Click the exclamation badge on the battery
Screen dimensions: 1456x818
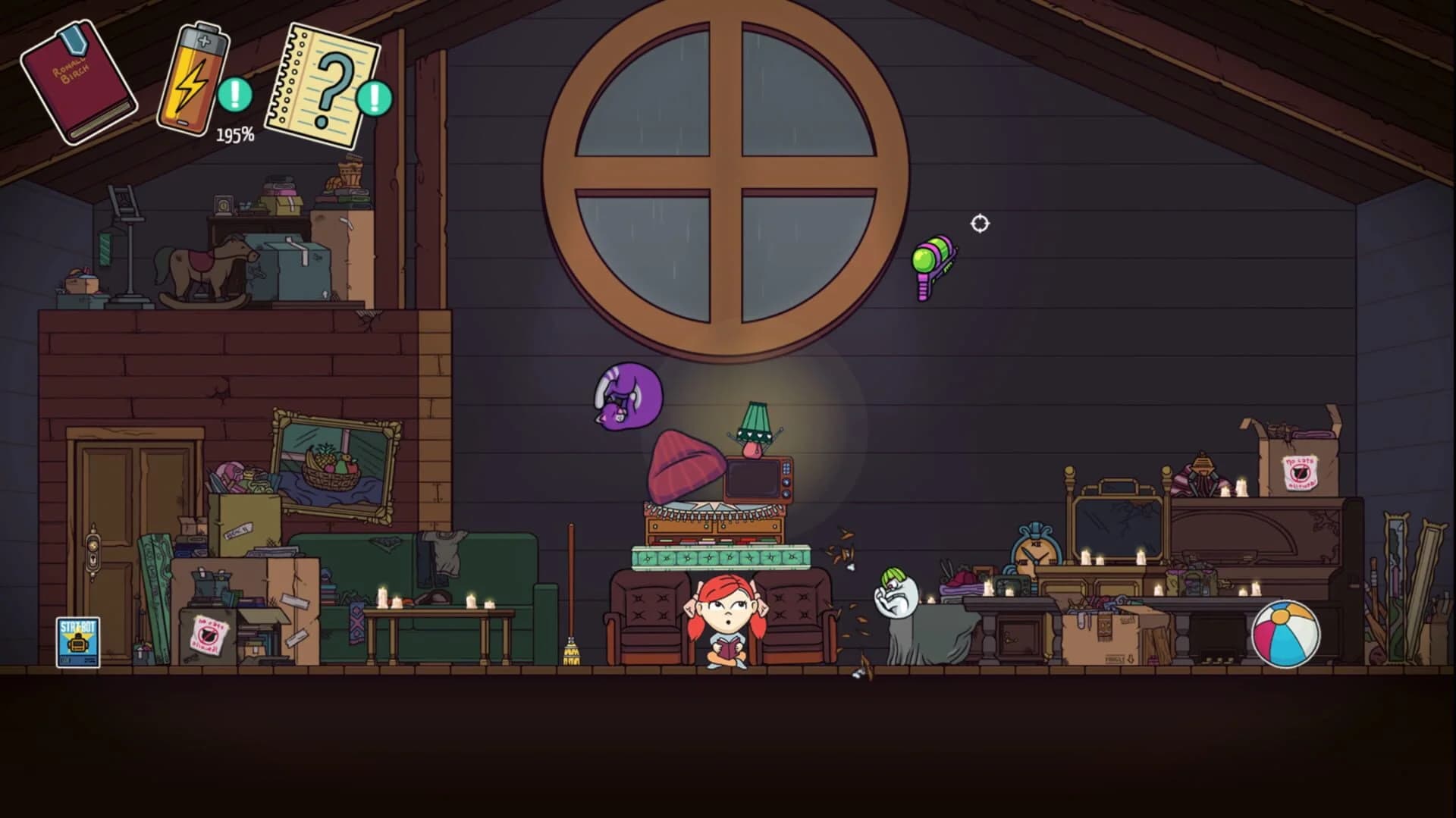(235, 95)
